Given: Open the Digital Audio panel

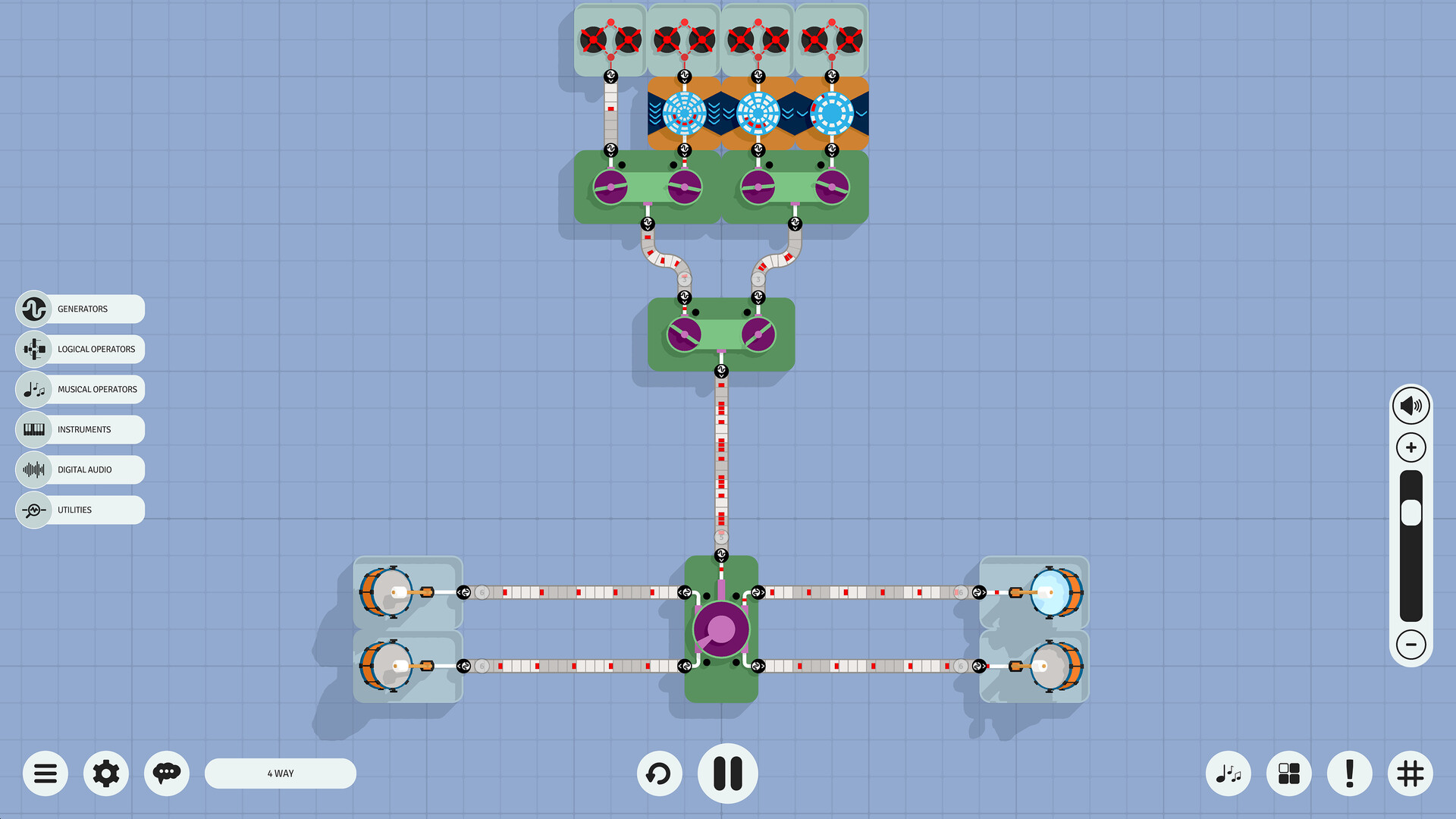Looking at the screenshot, I should click(x=79, y=469).
